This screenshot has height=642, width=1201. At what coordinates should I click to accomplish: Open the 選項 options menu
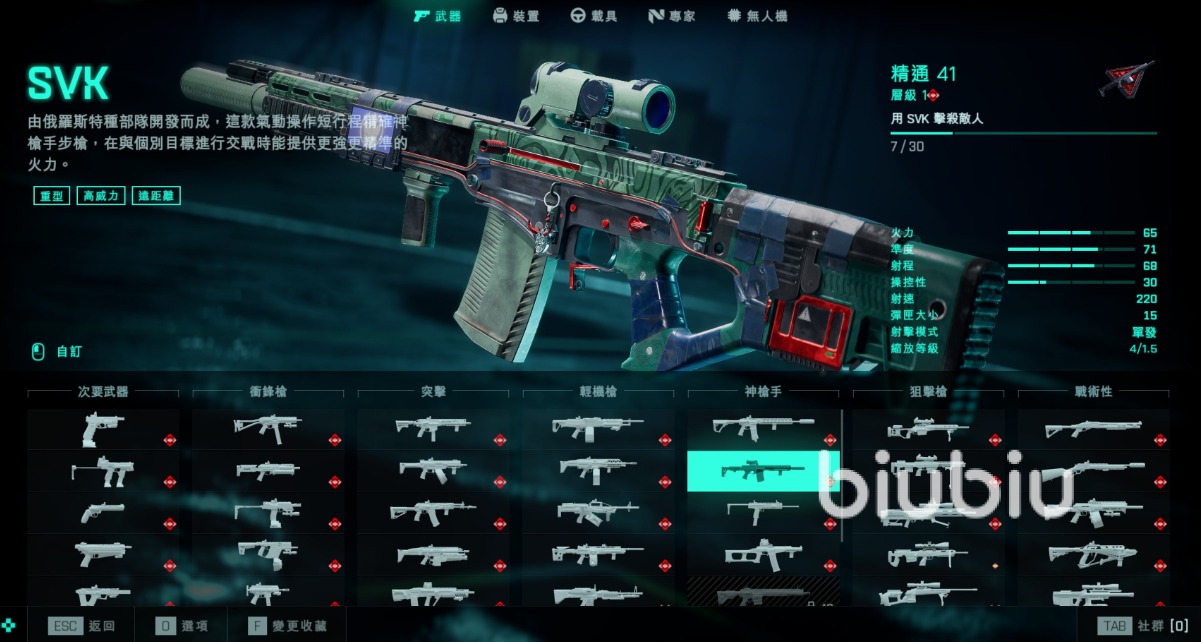coord(182,626)
